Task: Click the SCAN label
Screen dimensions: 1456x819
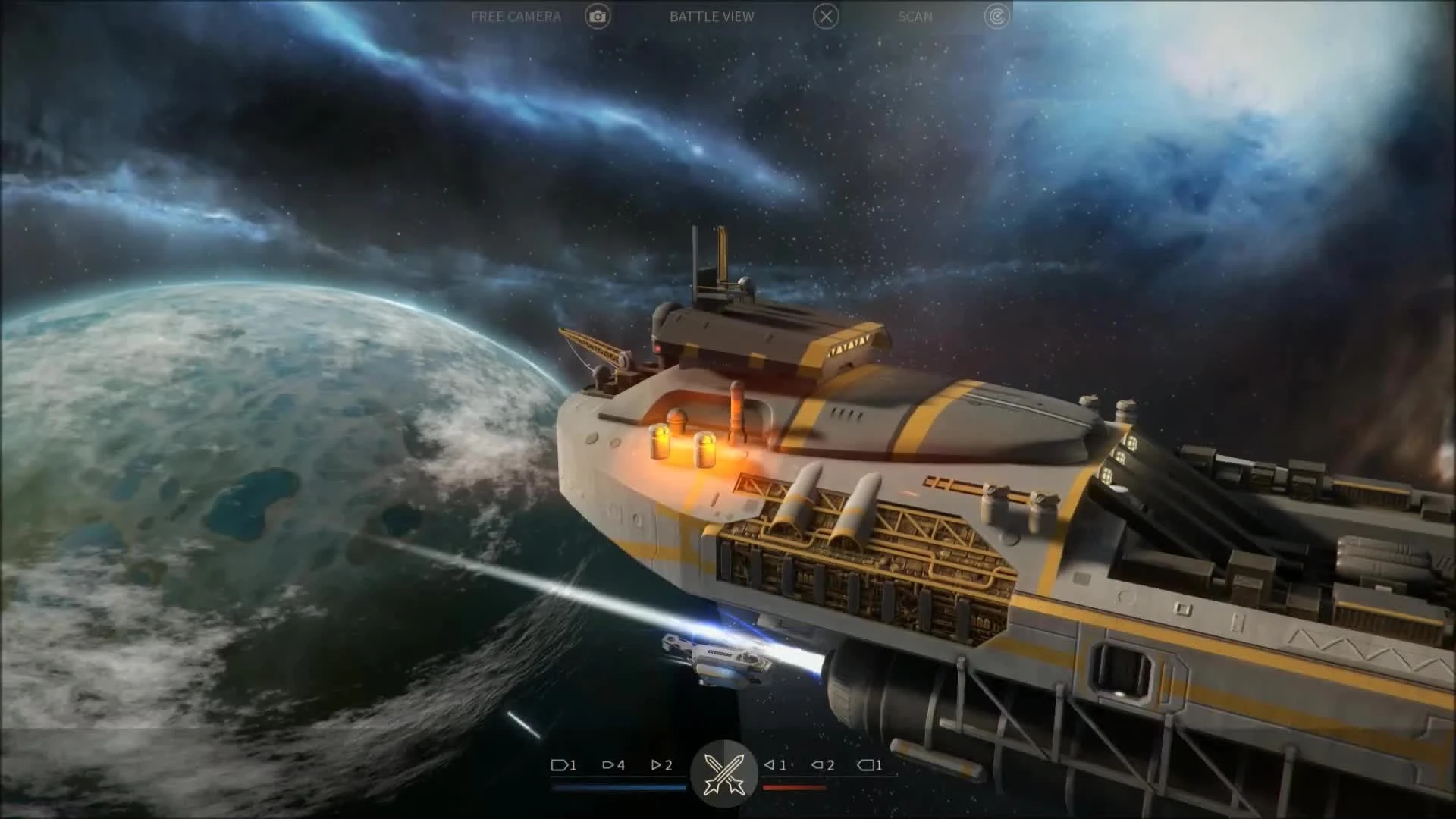Action: 915,16
